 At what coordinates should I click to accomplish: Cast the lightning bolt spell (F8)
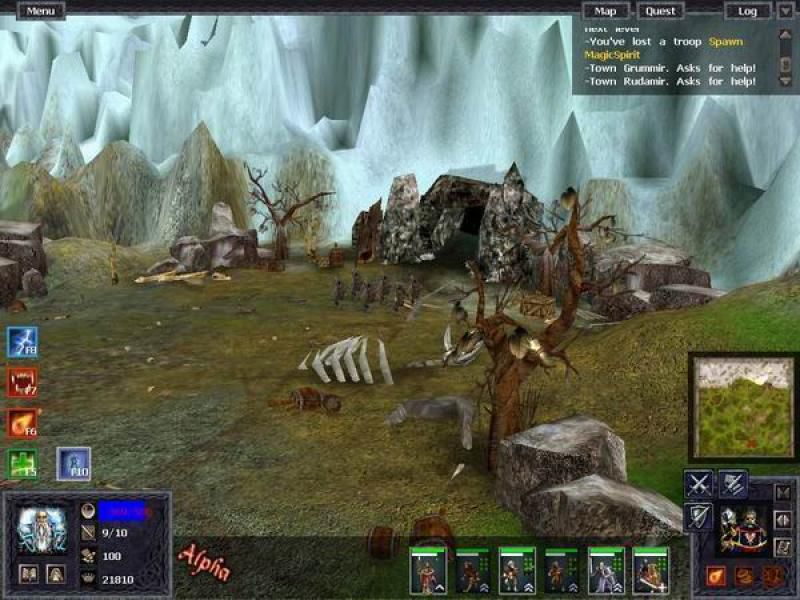22,342
